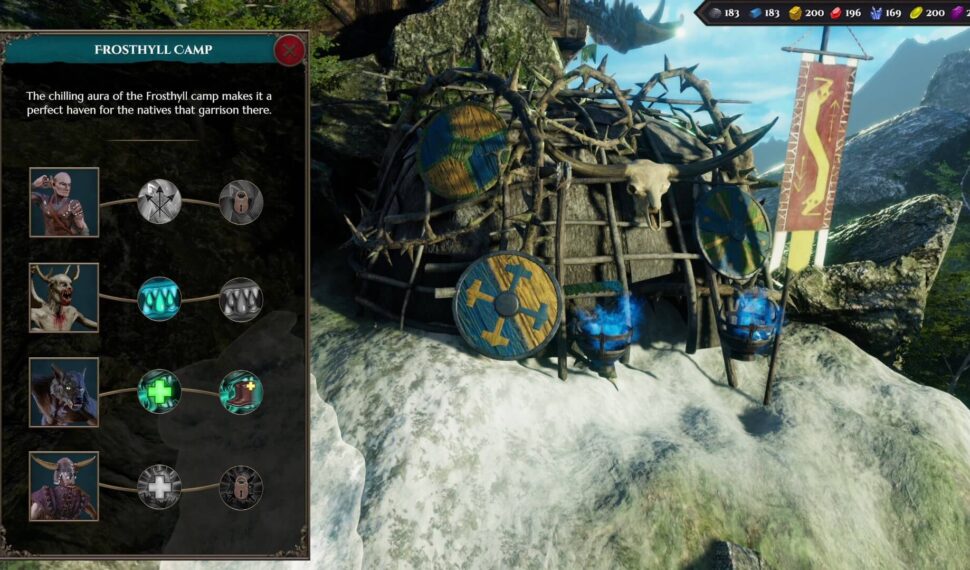Activate the green cross healing upgrade

(159, 392)
